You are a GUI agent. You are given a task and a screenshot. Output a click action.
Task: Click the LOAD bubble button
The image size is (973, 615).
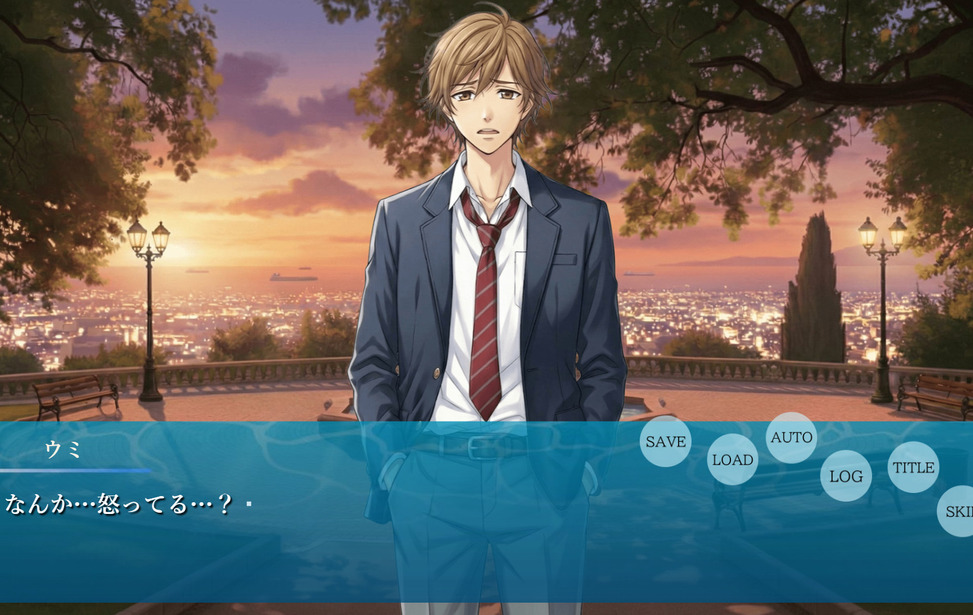coord(732,460)
